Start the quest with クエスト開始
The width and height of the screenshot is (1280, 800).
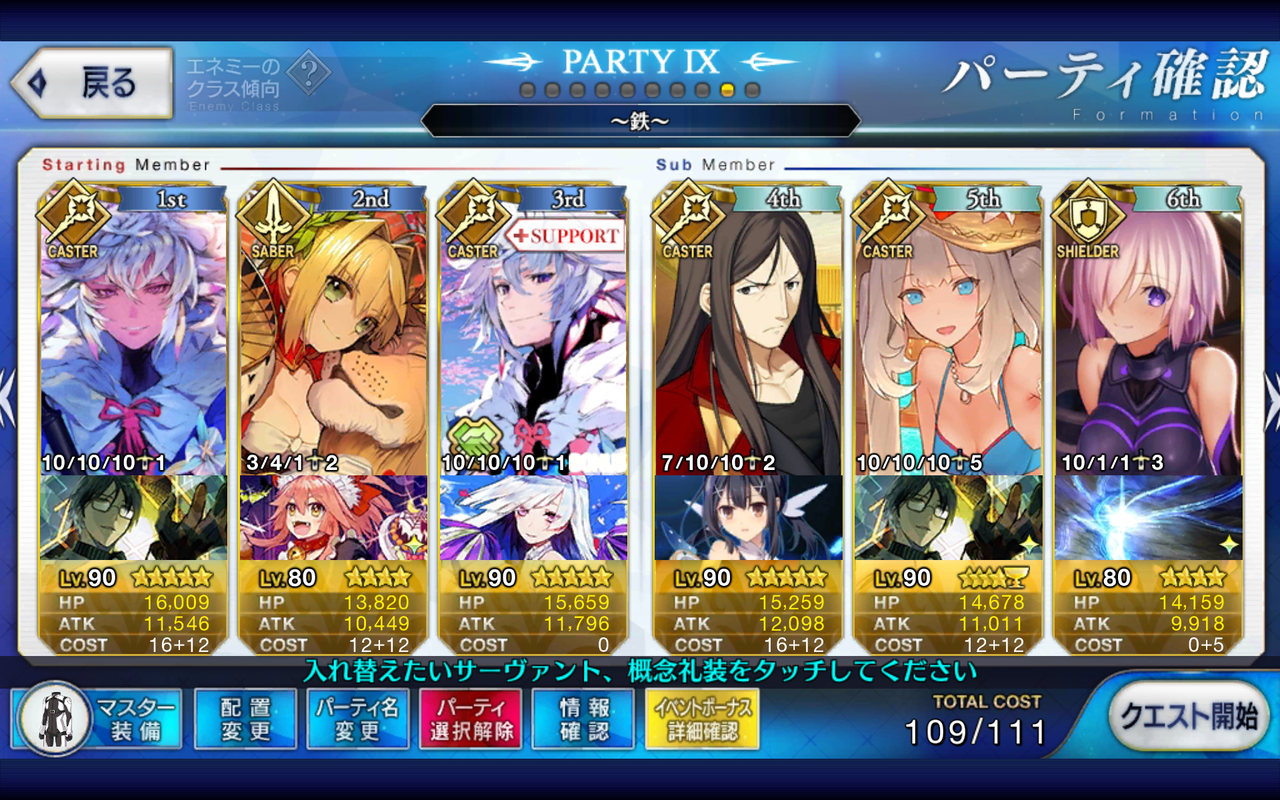pyautogui.click(x=1187, y=716)
